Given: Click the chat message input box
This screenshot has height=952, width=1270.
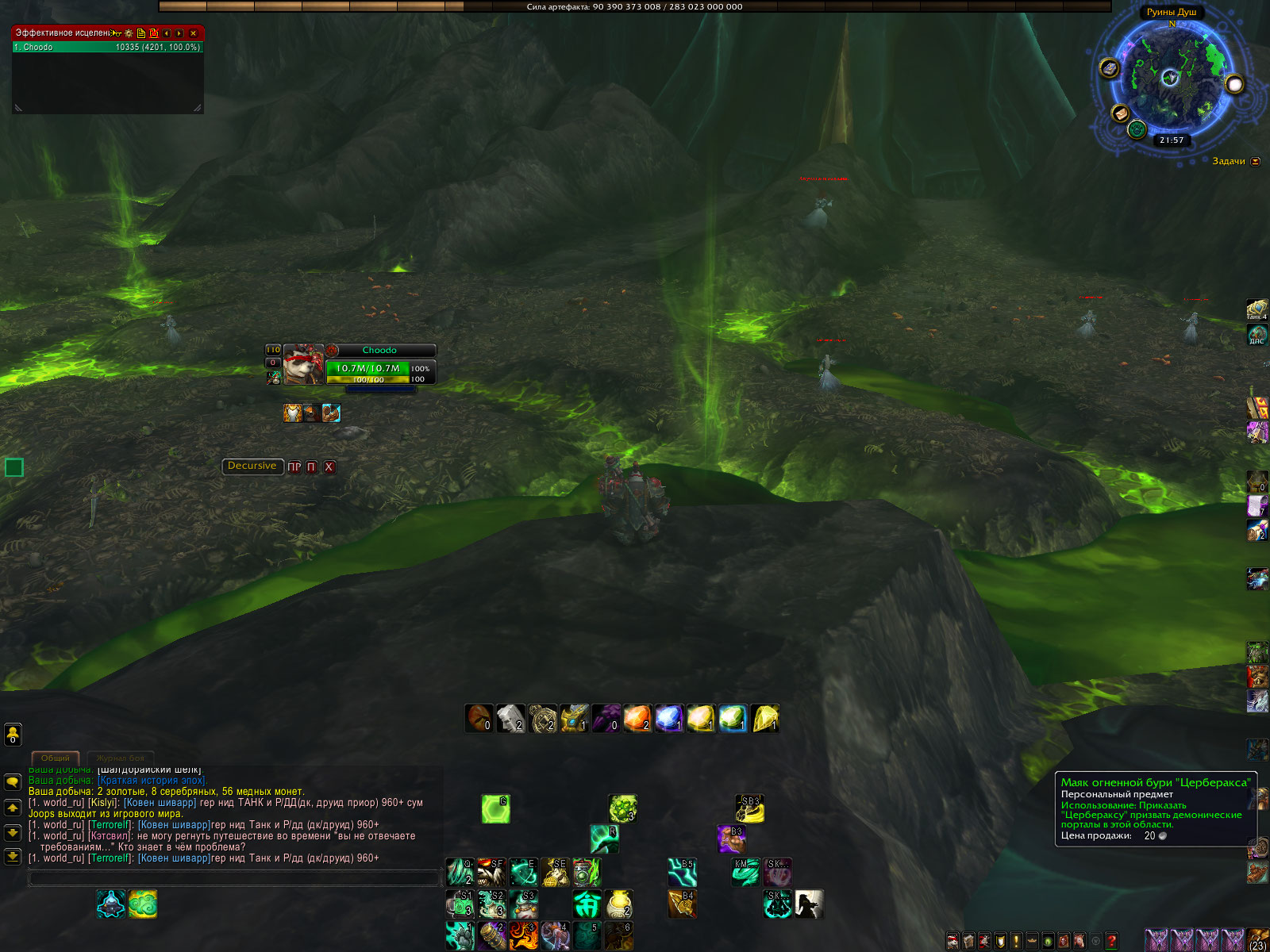Looking at the screenshot, I should point(234,877).
